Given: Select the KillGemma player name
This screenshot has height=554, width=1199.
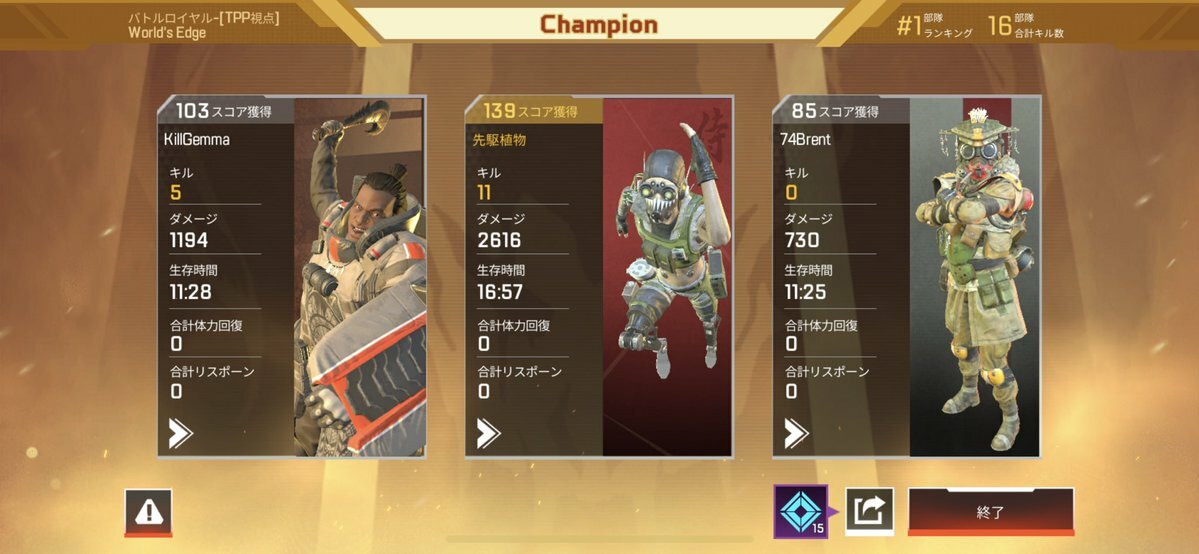Looking at the screenshot, I should [x=196, y=140].
